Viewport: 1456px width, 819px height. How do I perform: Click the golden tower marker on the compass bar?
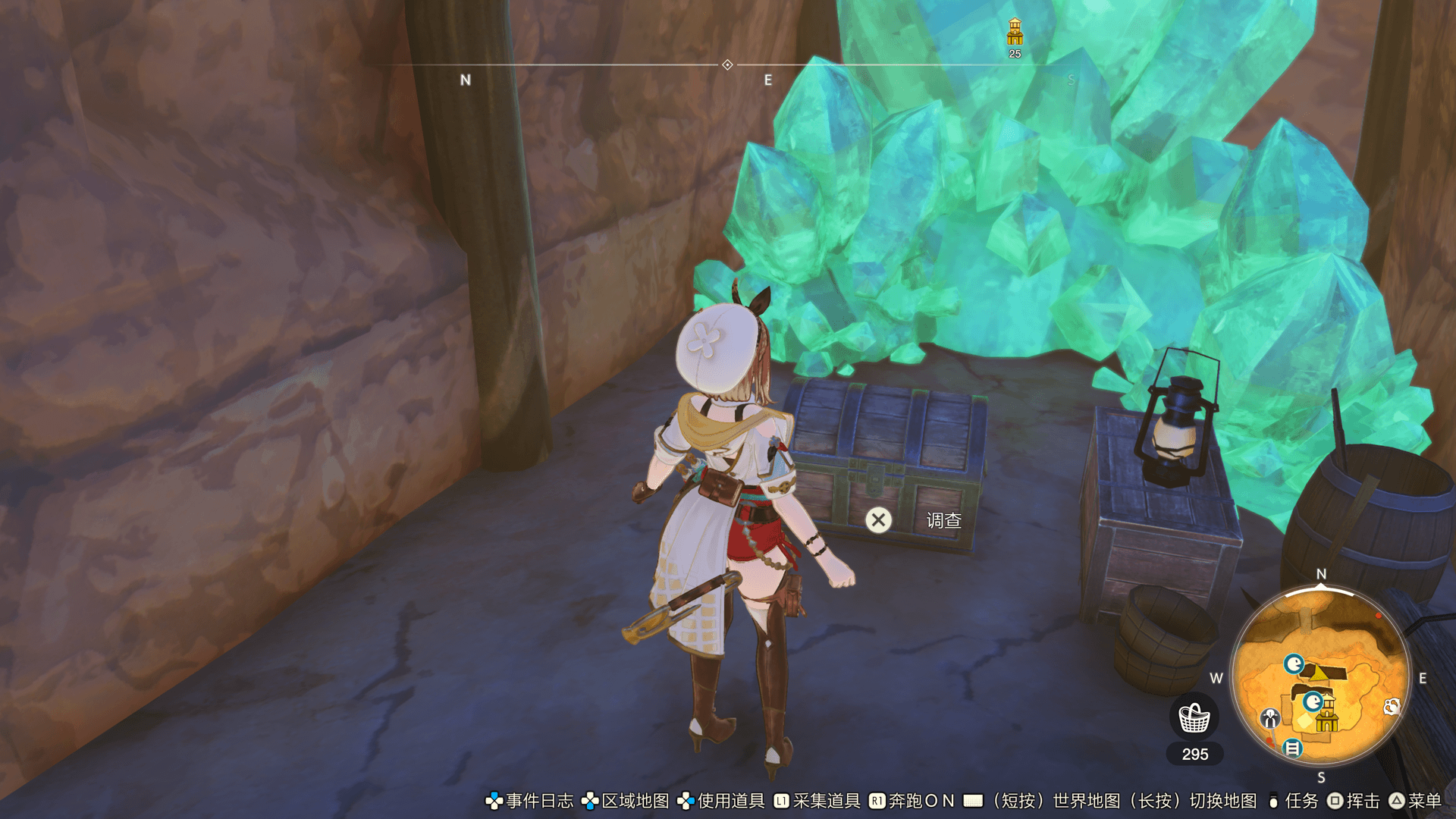tap(1015, 33)
